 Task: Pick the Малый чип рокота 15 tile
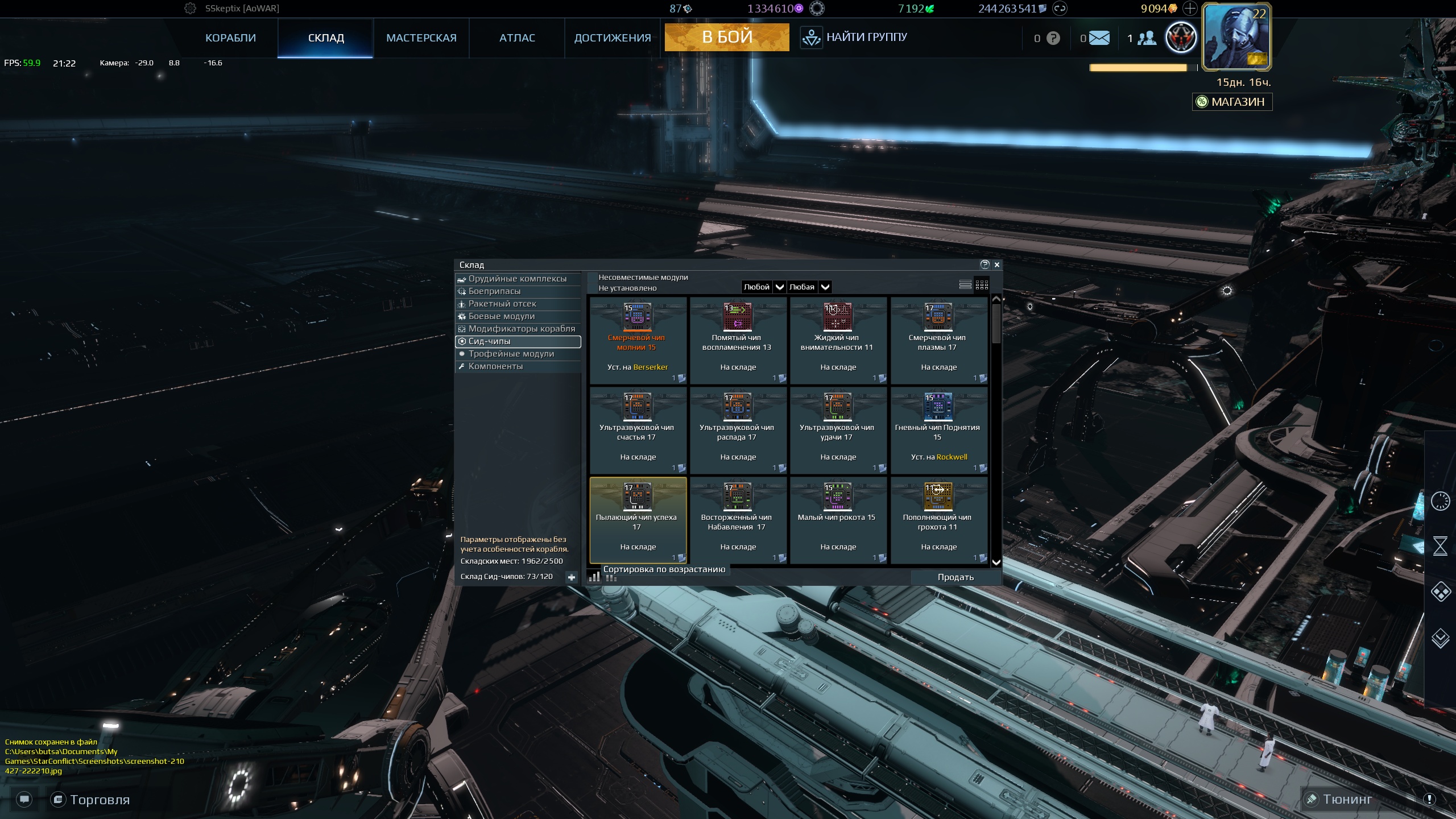(x=838, y=520)
